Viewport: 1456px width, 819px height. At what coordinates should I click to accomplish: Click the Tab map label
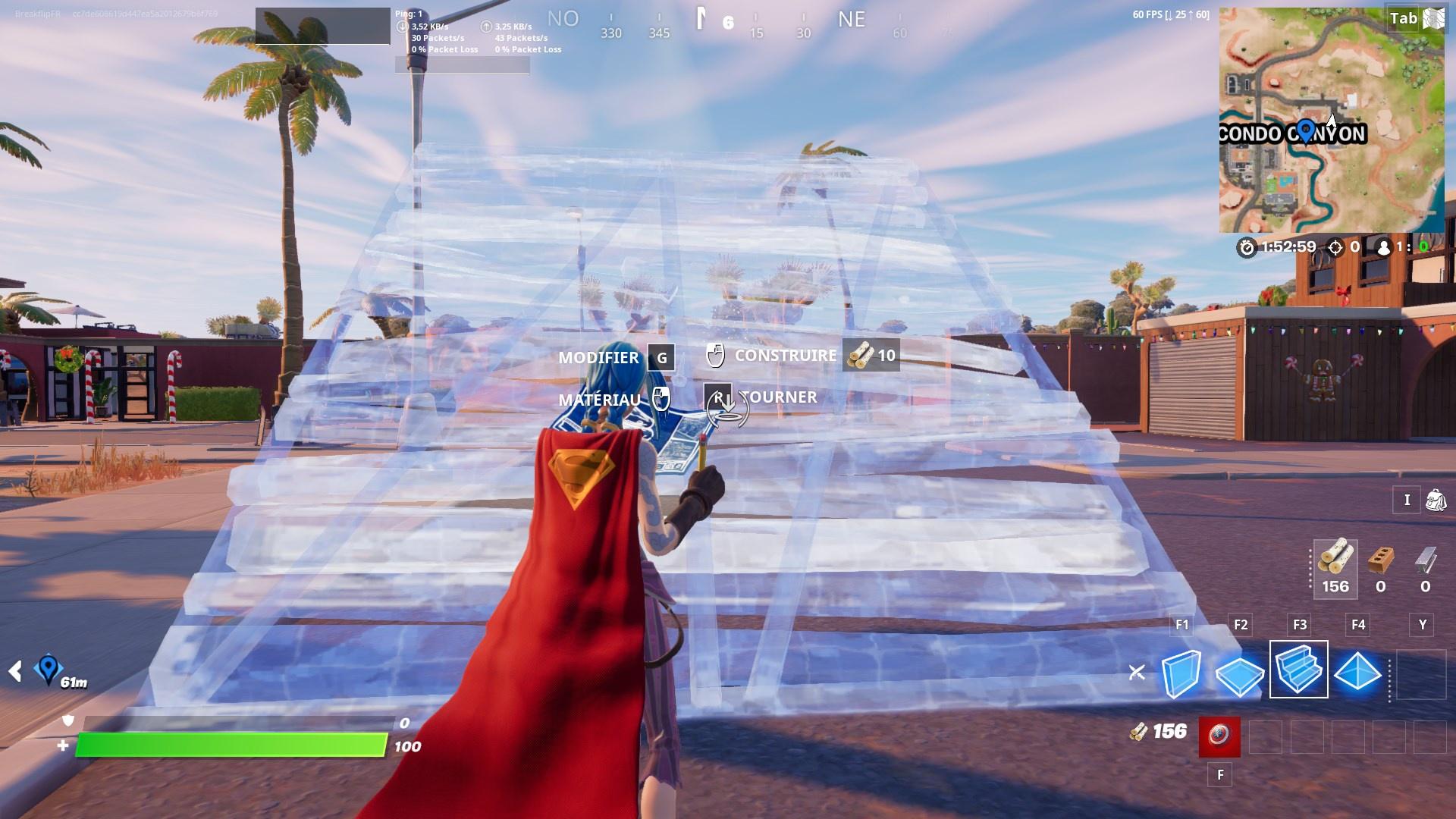click(x=1404, y=18)
